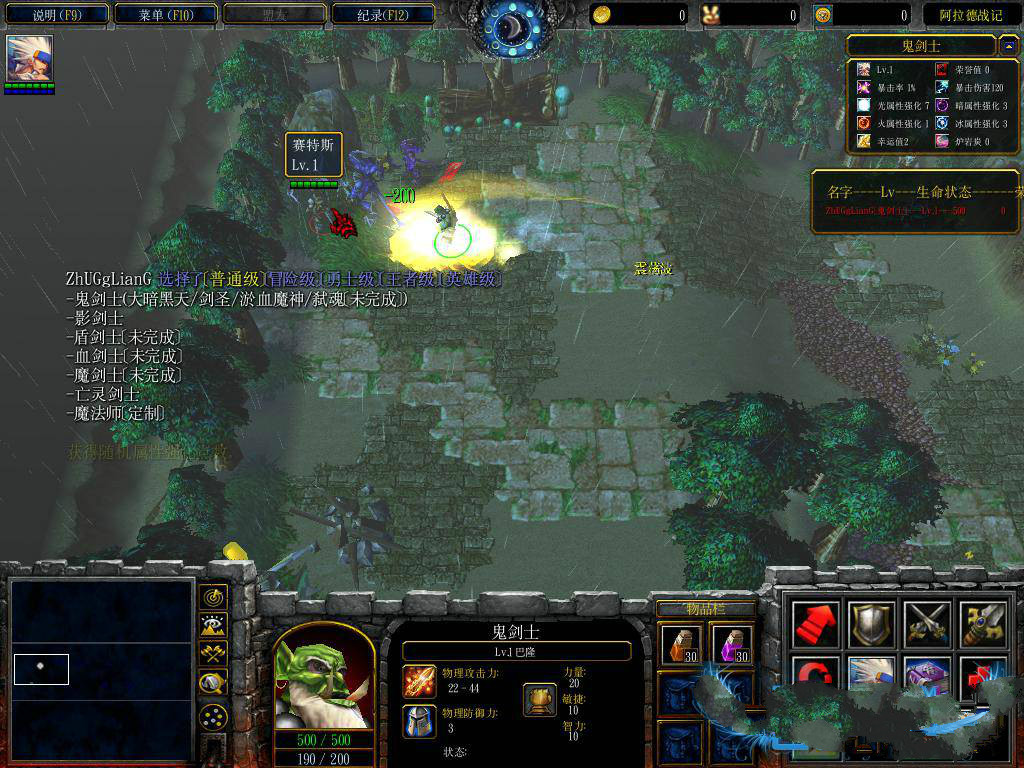Click the green goblin unit portrait
This screenshot has width=1024, height=768.
point(323,678)
